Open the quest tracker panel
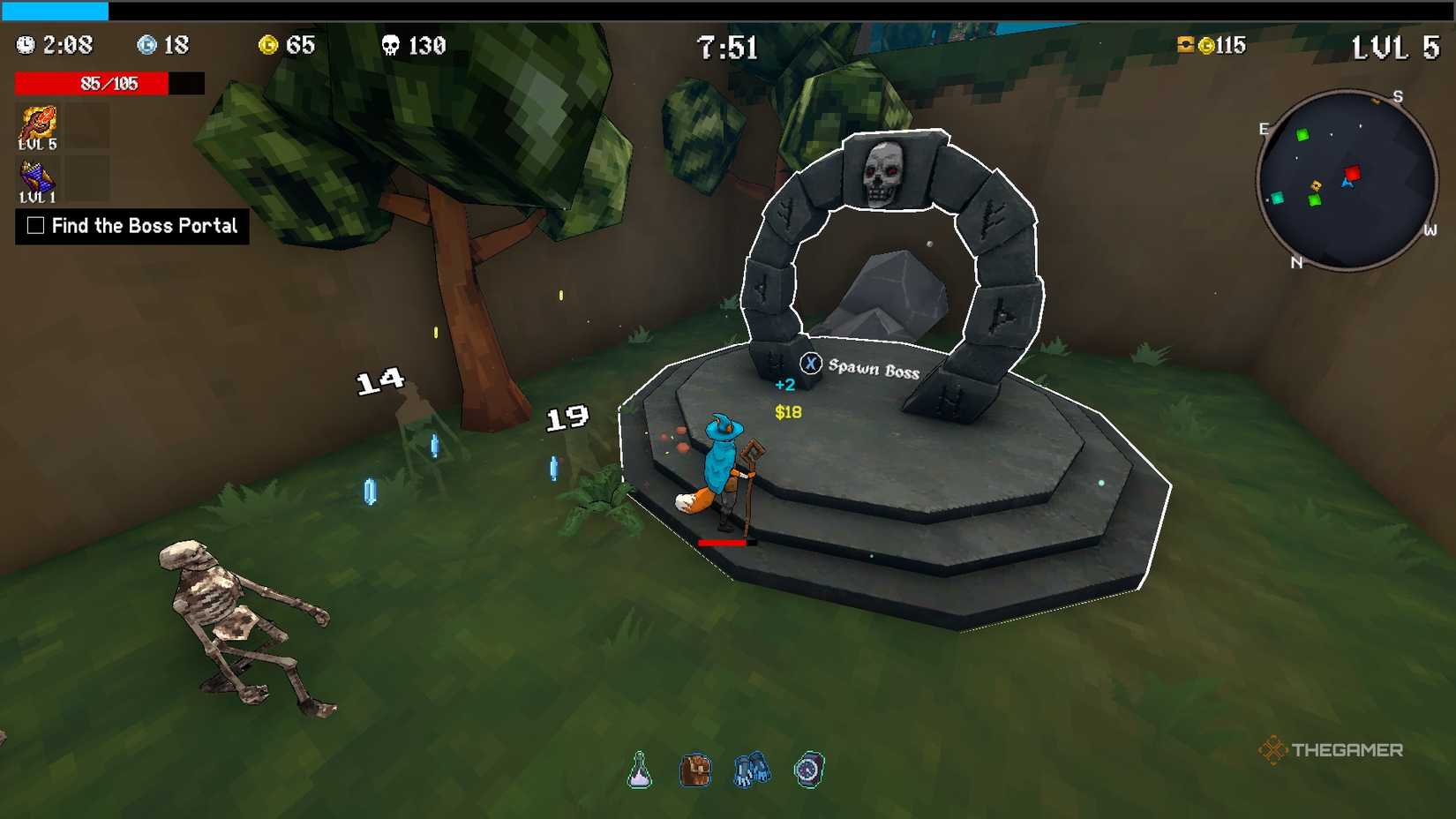The width and height of the screenshot is (1456, 819). 131,226
